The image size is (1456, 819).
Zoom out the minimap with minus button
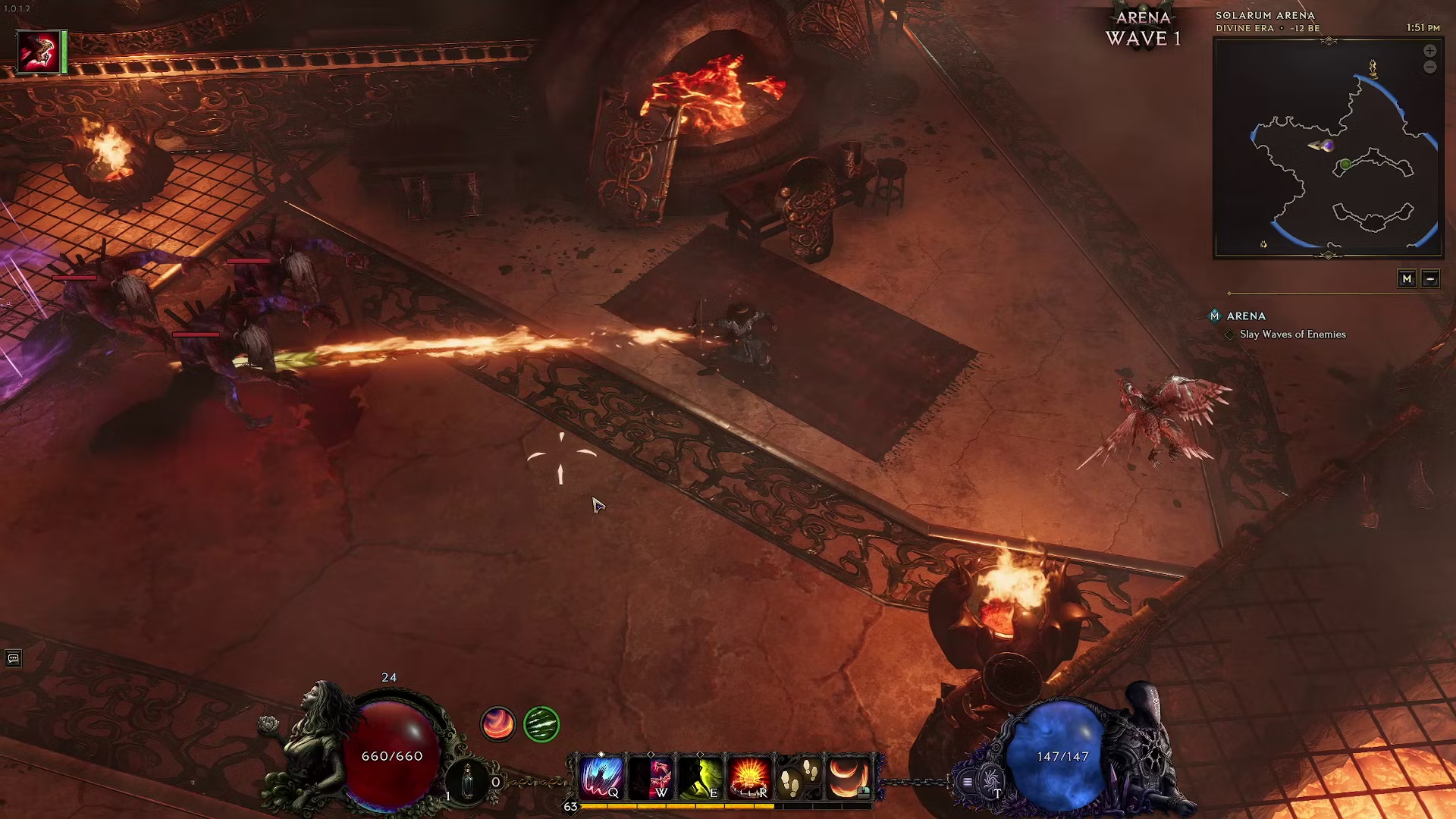(1429, 67)
